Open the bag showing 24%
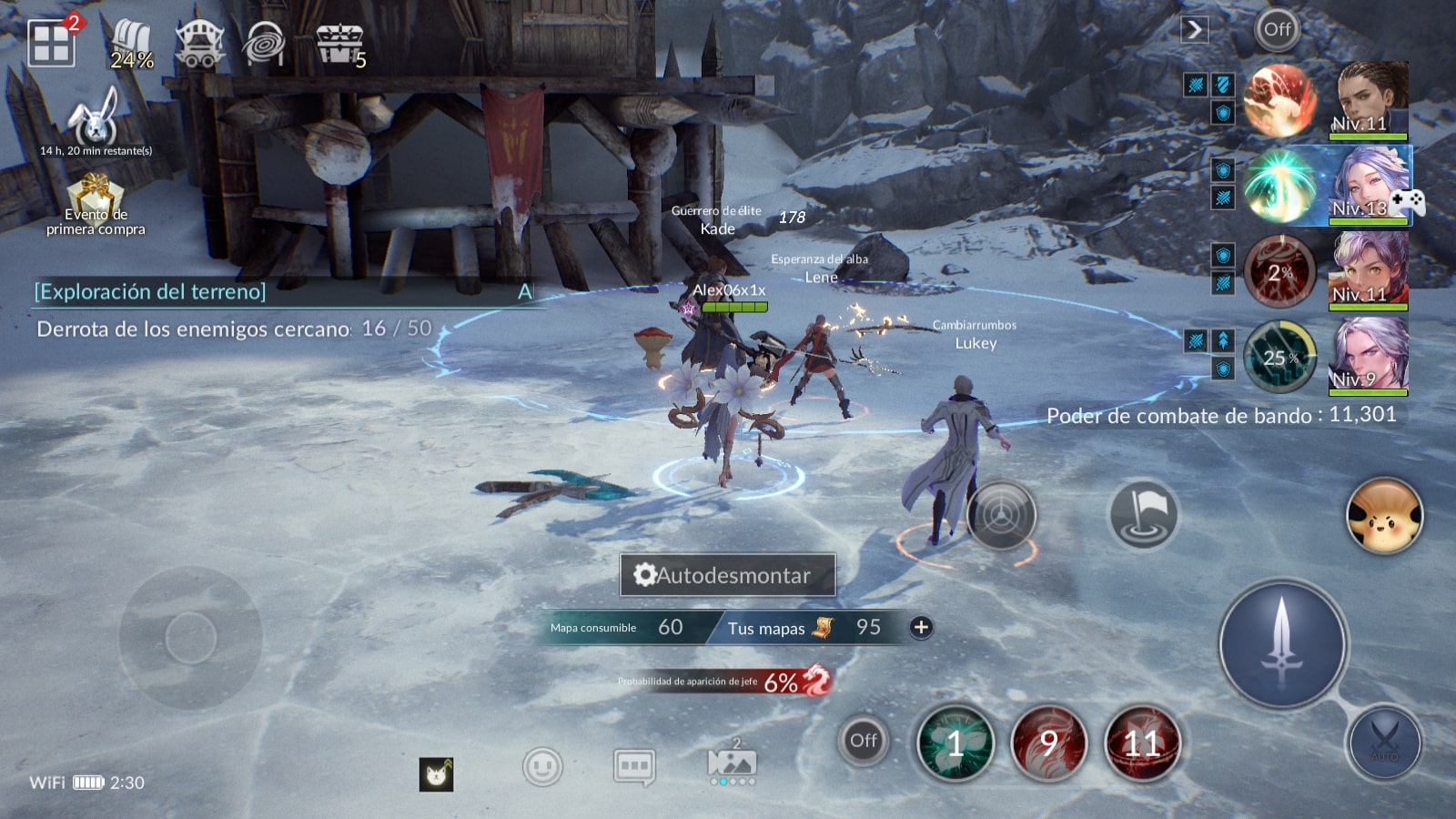Image resolution: width=1456 pixels, height=819 pixels. pos(132,44)
